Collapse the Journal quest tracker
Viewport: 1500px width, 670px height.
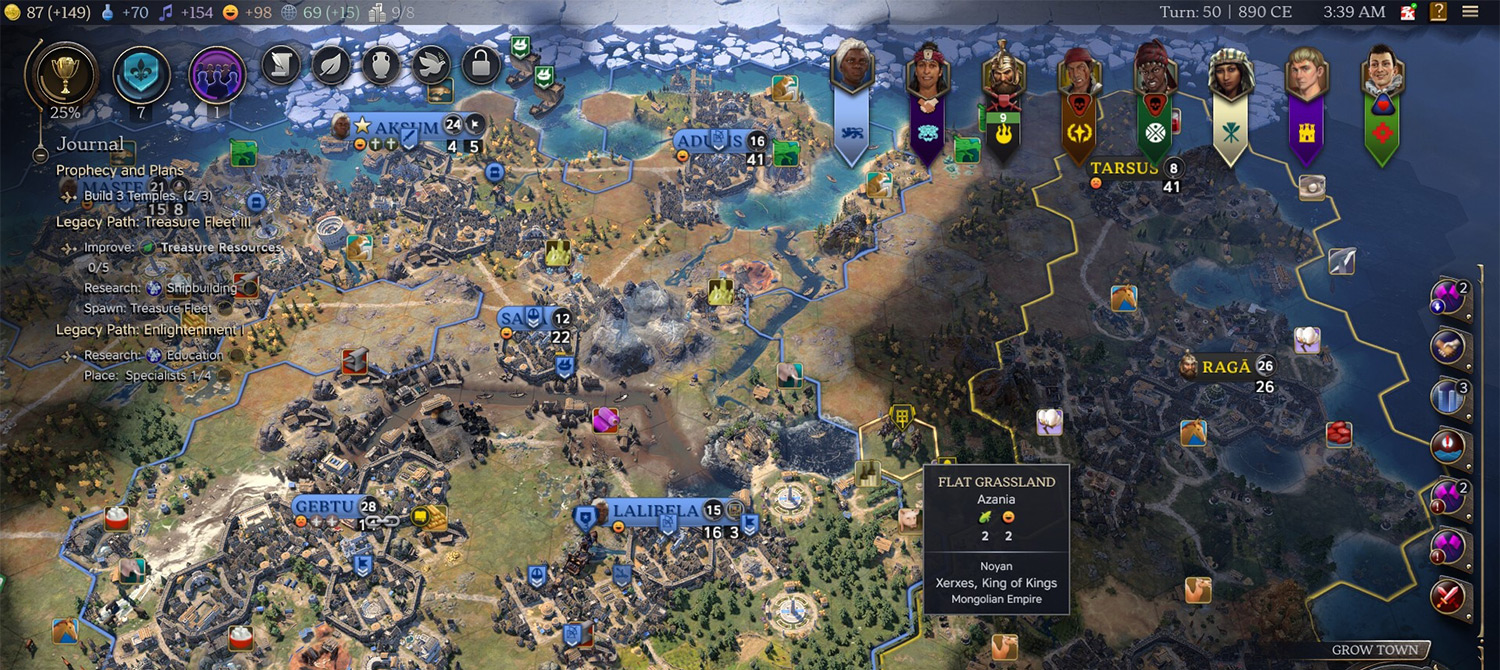[x=40, y=155]
